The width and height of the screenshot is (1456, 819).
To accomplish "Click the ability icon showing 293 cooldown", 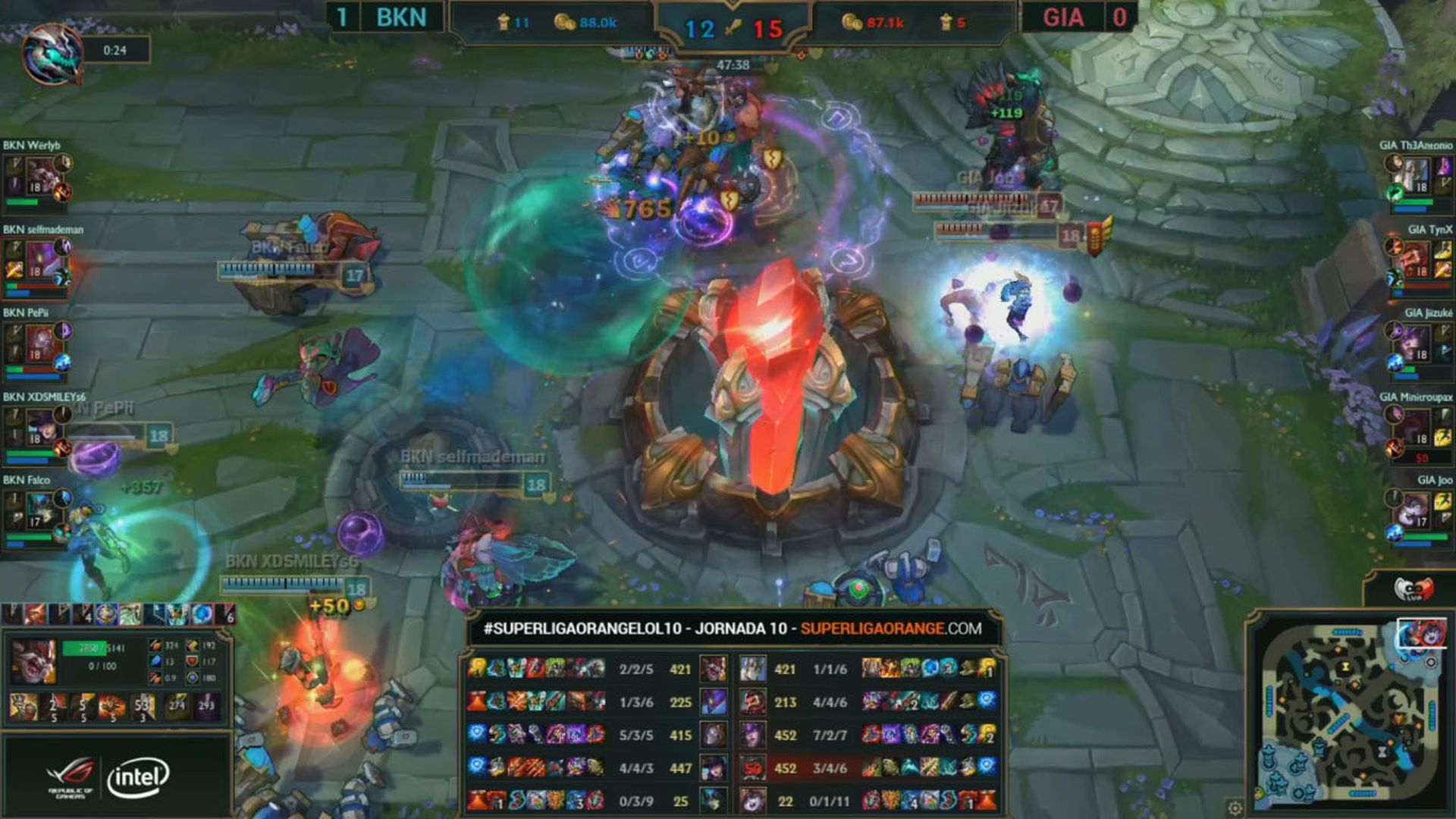I will click(x=206, y=705).
